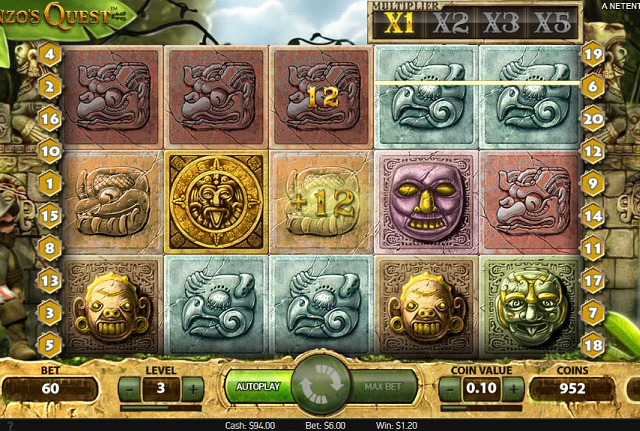Show payline 4 marker
640x431 pixels.
(49, 54)
